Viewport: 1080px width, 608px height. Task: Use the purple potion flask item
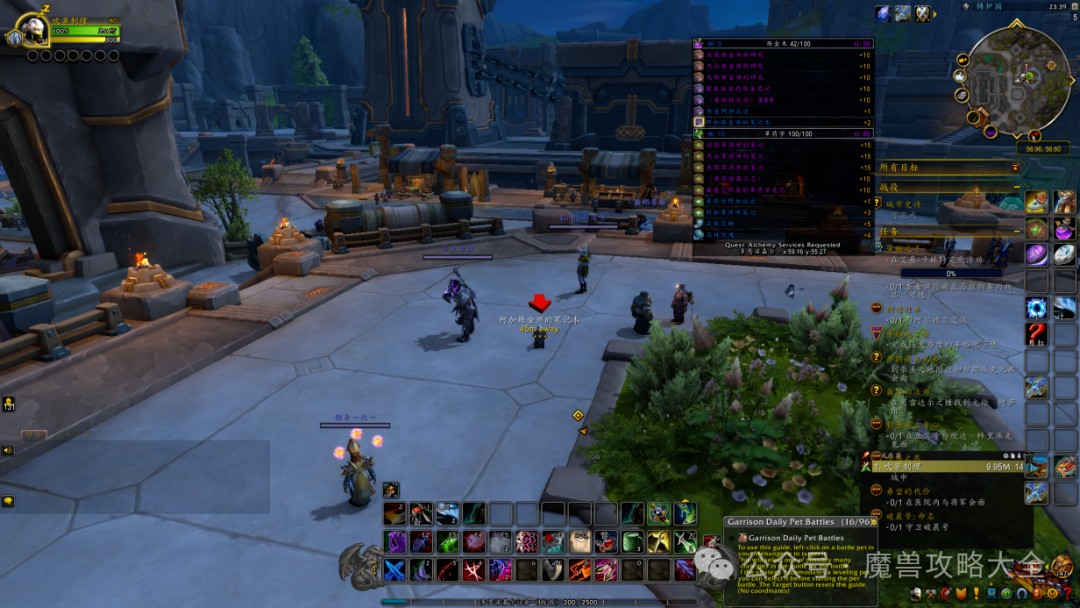pyautogui.click(x=1064, y=228)
